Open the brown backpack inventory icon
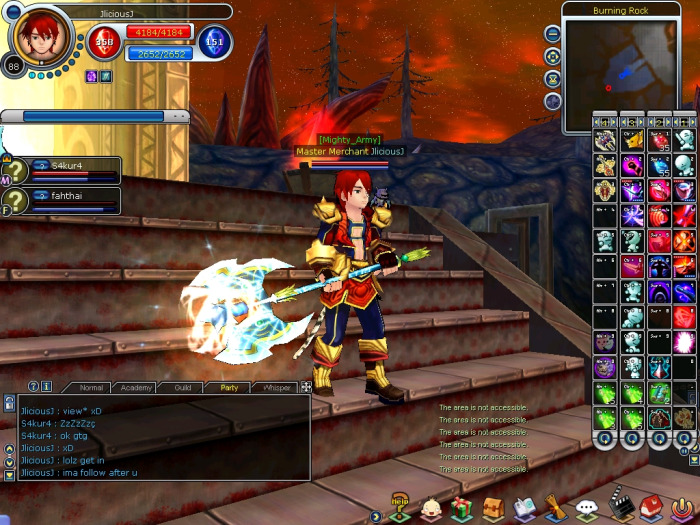Image resolution: width=700 pixels, height=525 pixels. click(x=493, y=508)
